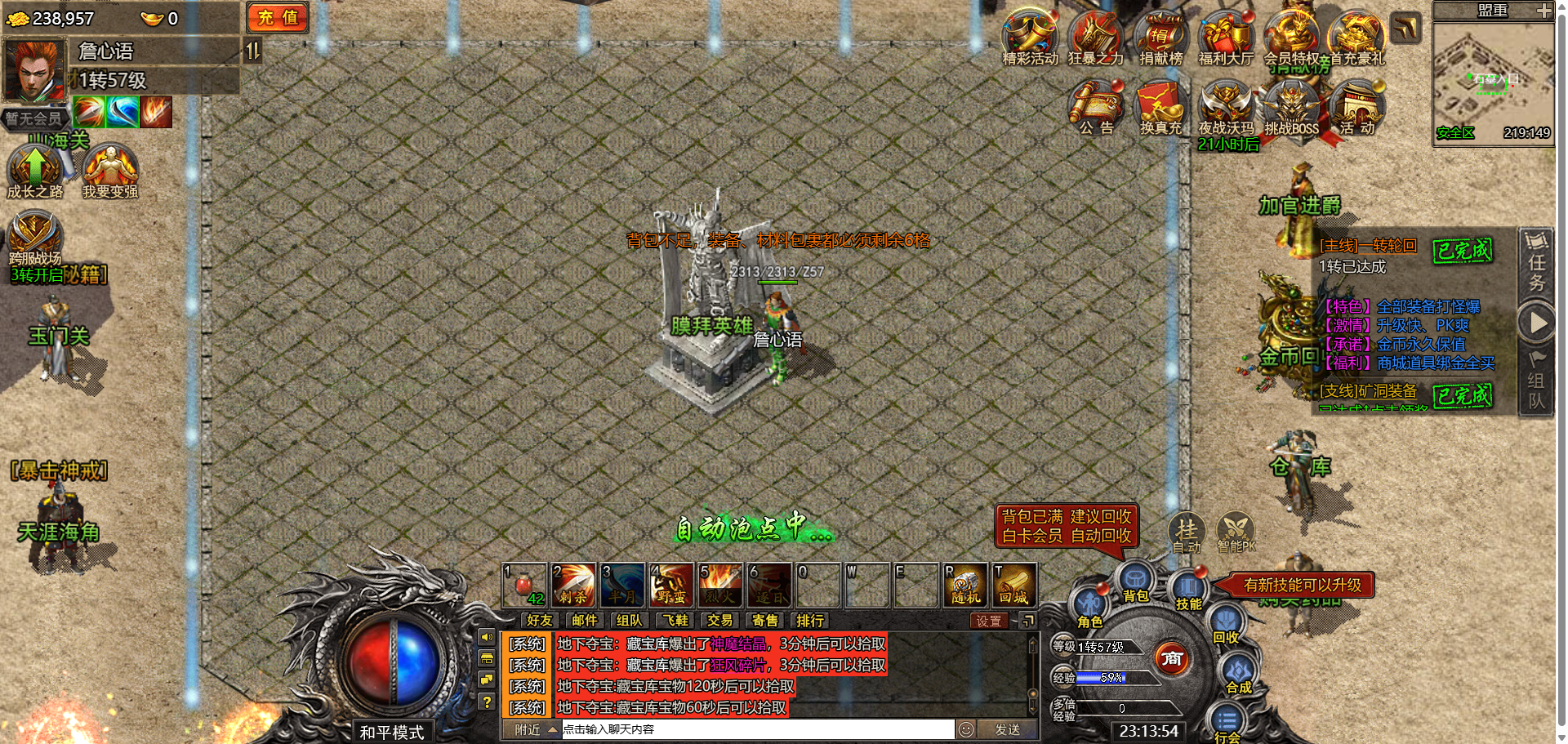This screenshot has height=744, width=1568.
Task: Open the 充值 recharge button
Action: pyautogui.click(x=278, y=17)
